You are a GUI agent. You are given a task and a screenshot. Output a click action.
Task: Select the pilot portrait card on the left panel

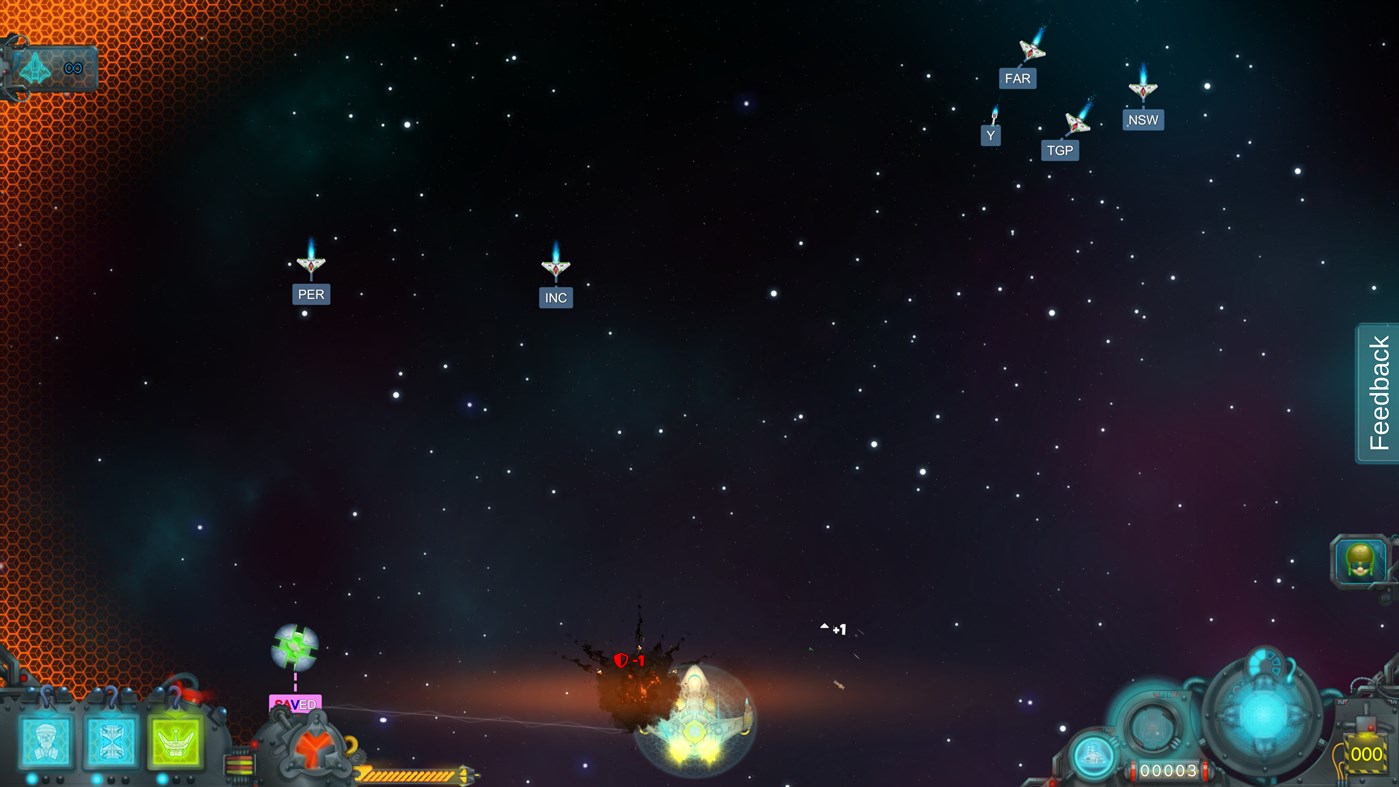[48, 740]
